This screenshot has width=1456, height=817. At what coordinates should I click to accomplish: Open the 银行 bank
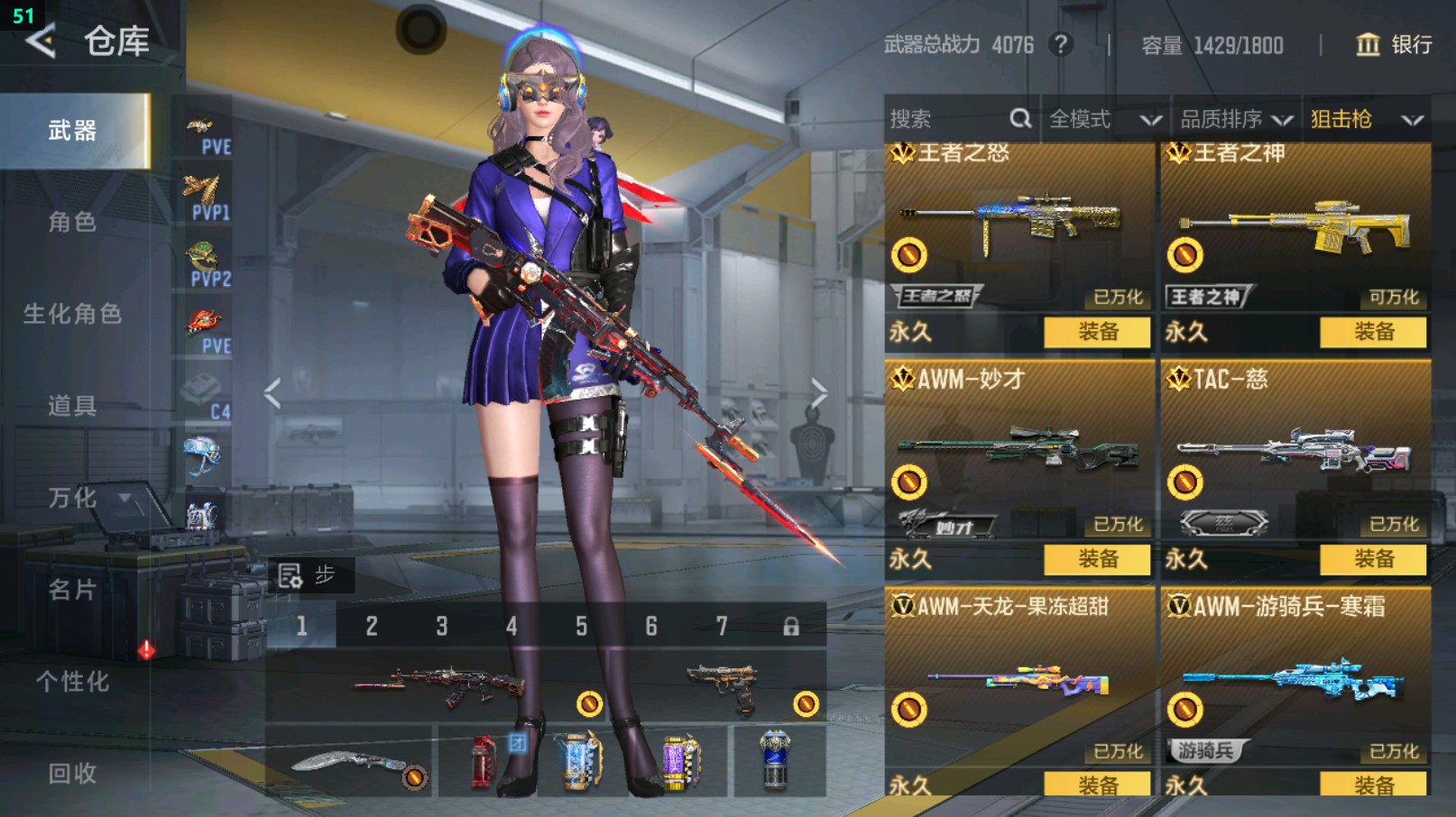[1395, 45]
